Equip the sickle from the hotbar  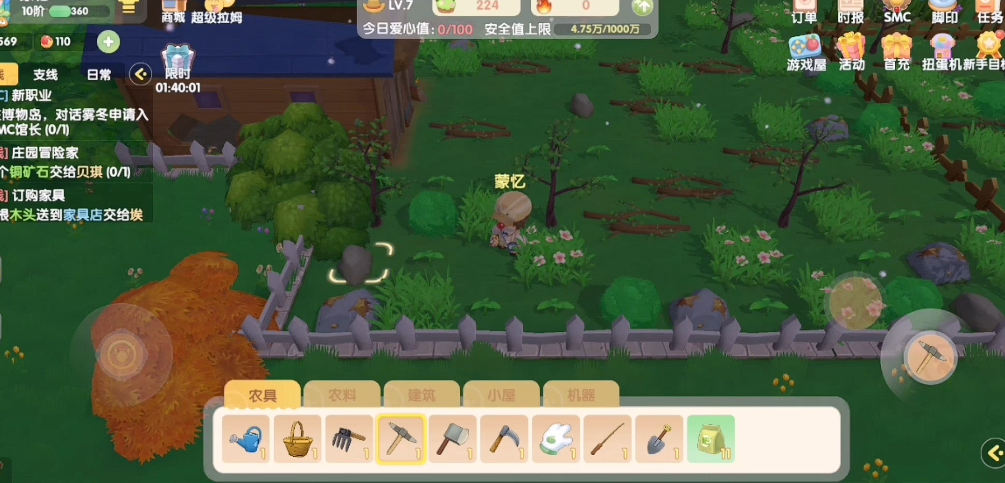coord(504,438)
